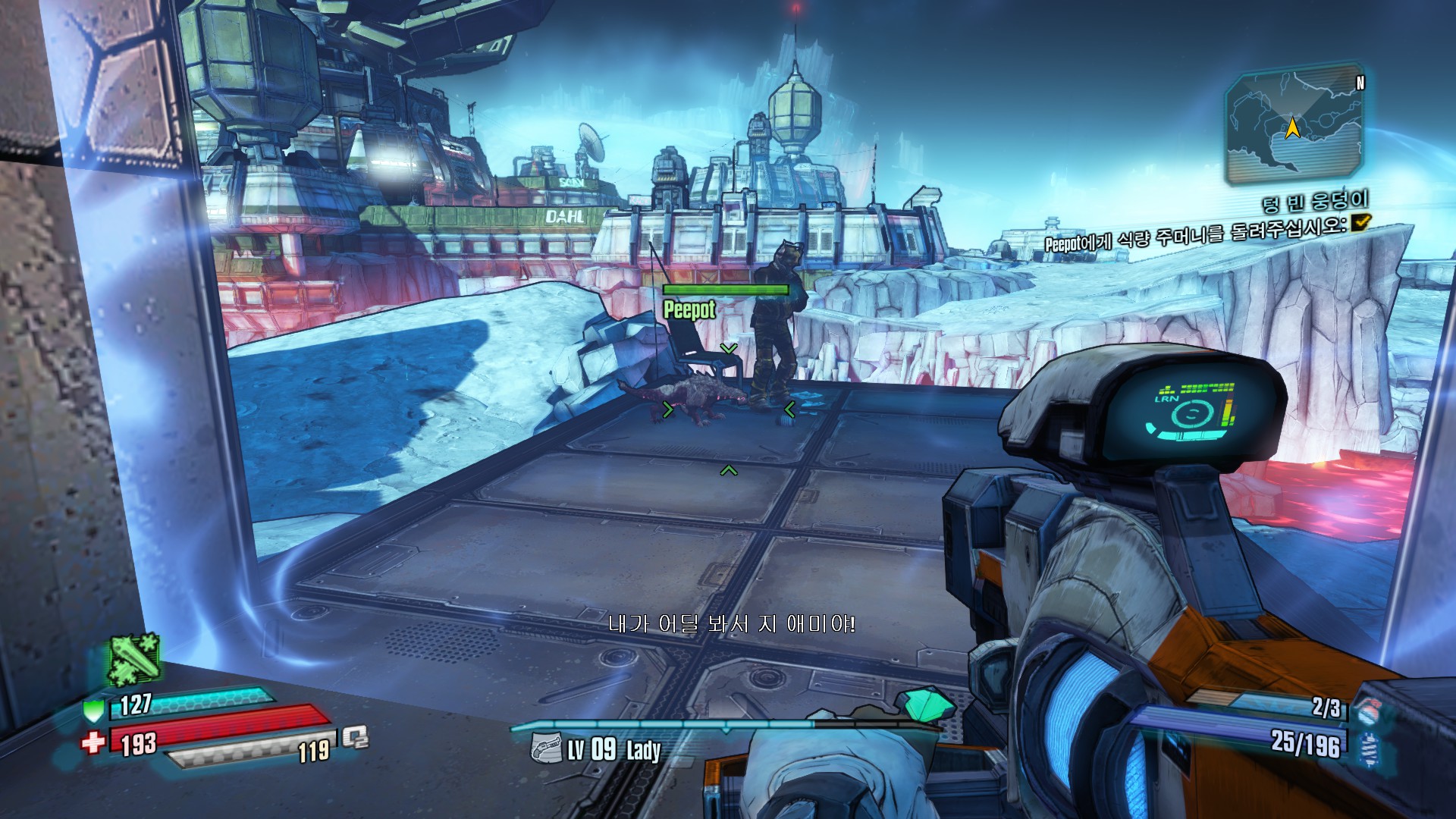Viewport: 1456px width, 819px height.
Task: Select the green shield icon
Action: pyautogui.click(x=93, y=710)
